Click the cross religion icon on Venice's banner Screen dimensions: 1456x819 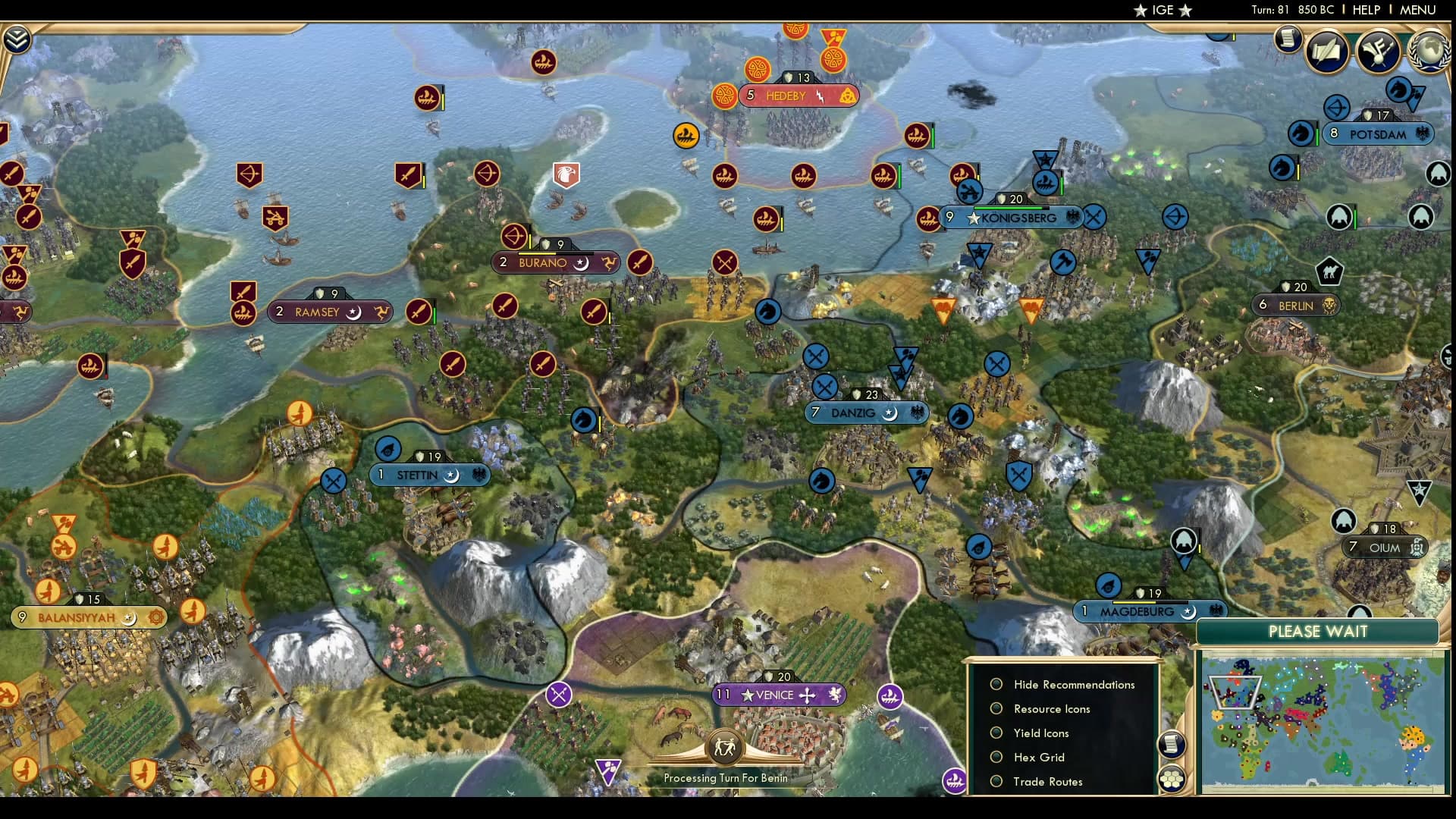tap(806, 694)
